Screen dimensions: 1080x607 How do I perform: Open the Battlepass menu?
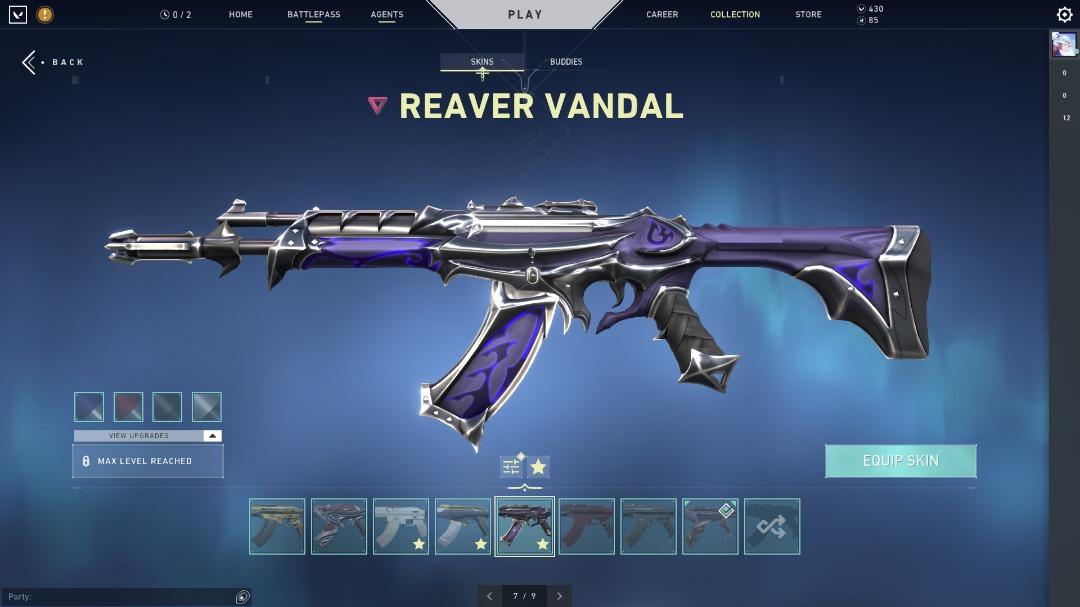[x=313, y=15]
